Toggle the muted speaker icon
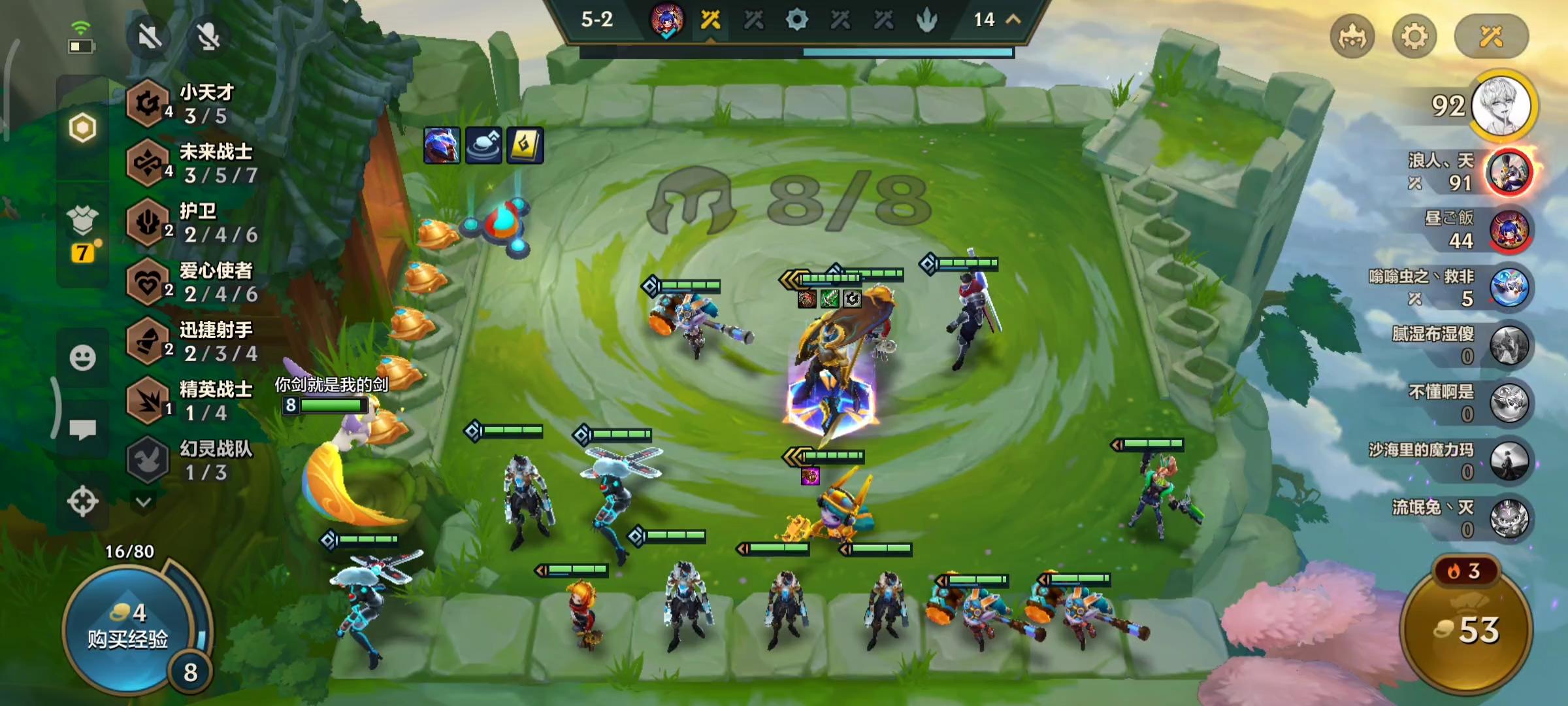 150,37
